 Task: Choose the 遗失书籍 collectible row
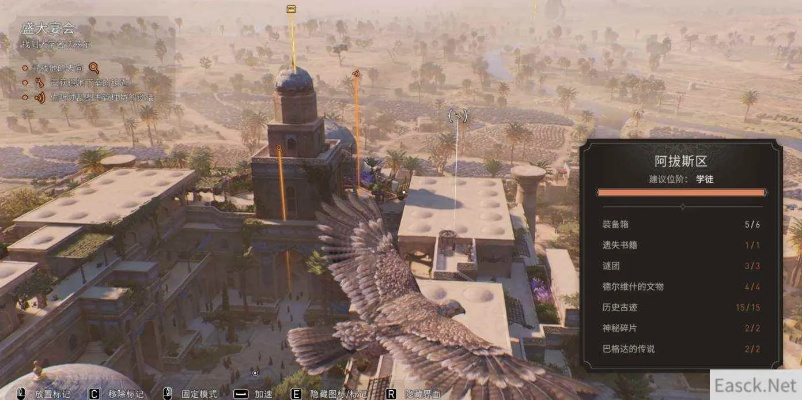pos(680,246)
